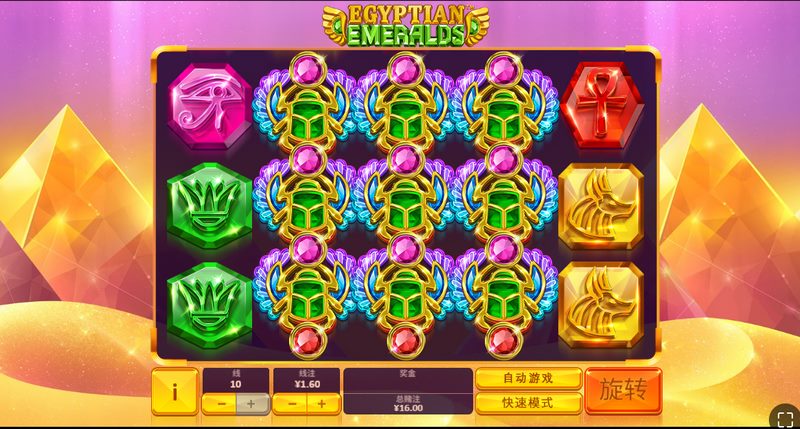This screenshot has height=429, width=800.
Task: Open the yellow 'i' info paytable
Action: pos(175,392)
